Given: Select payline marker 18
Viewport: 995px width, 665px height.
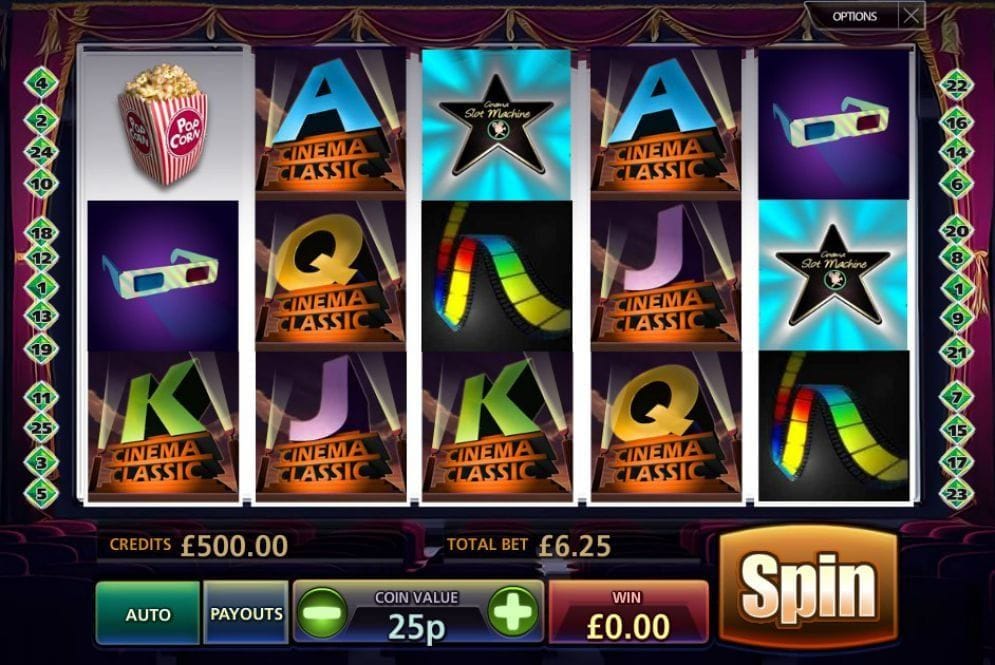Looking at the screenshot, I should (x=43, y=232).
